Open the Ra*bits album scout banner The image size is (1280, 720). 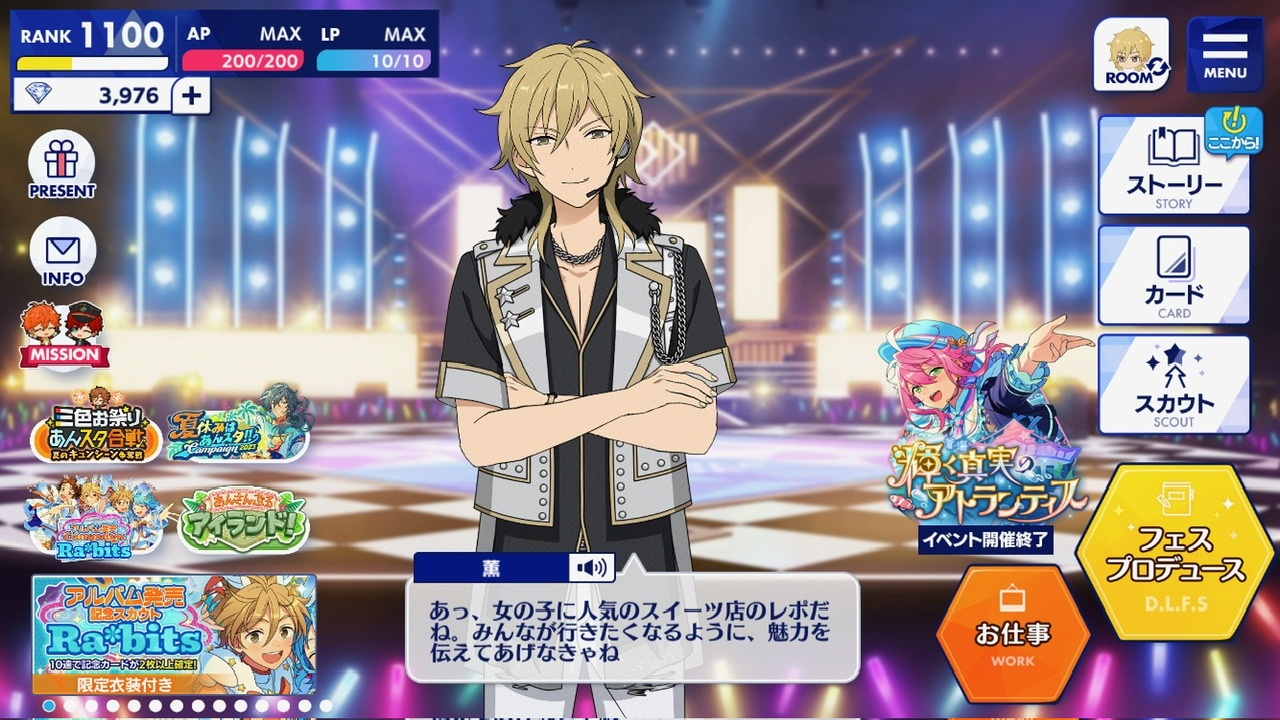[x=174, y=634]
